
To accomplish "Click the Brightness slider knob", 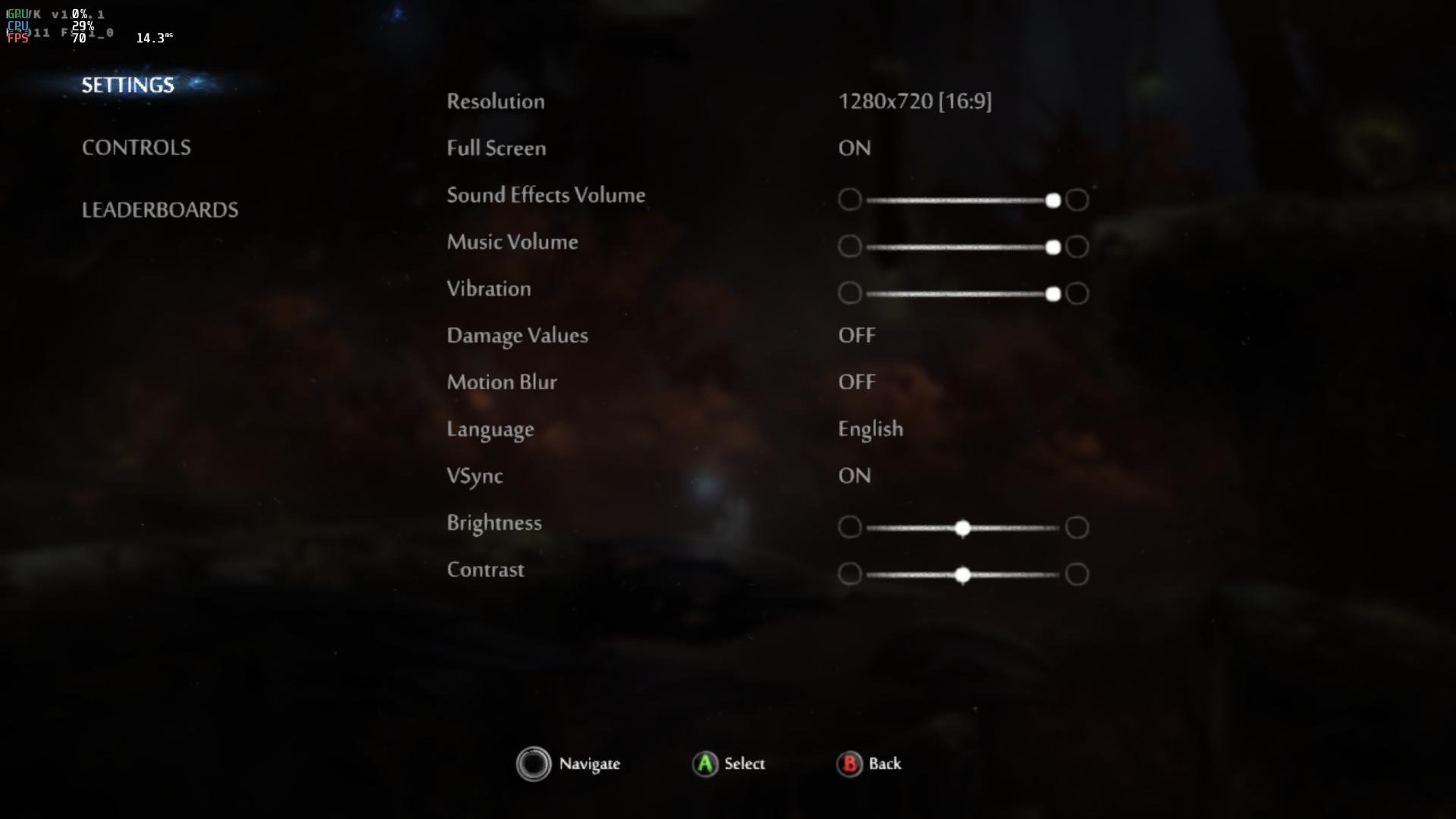I will 963,528.
